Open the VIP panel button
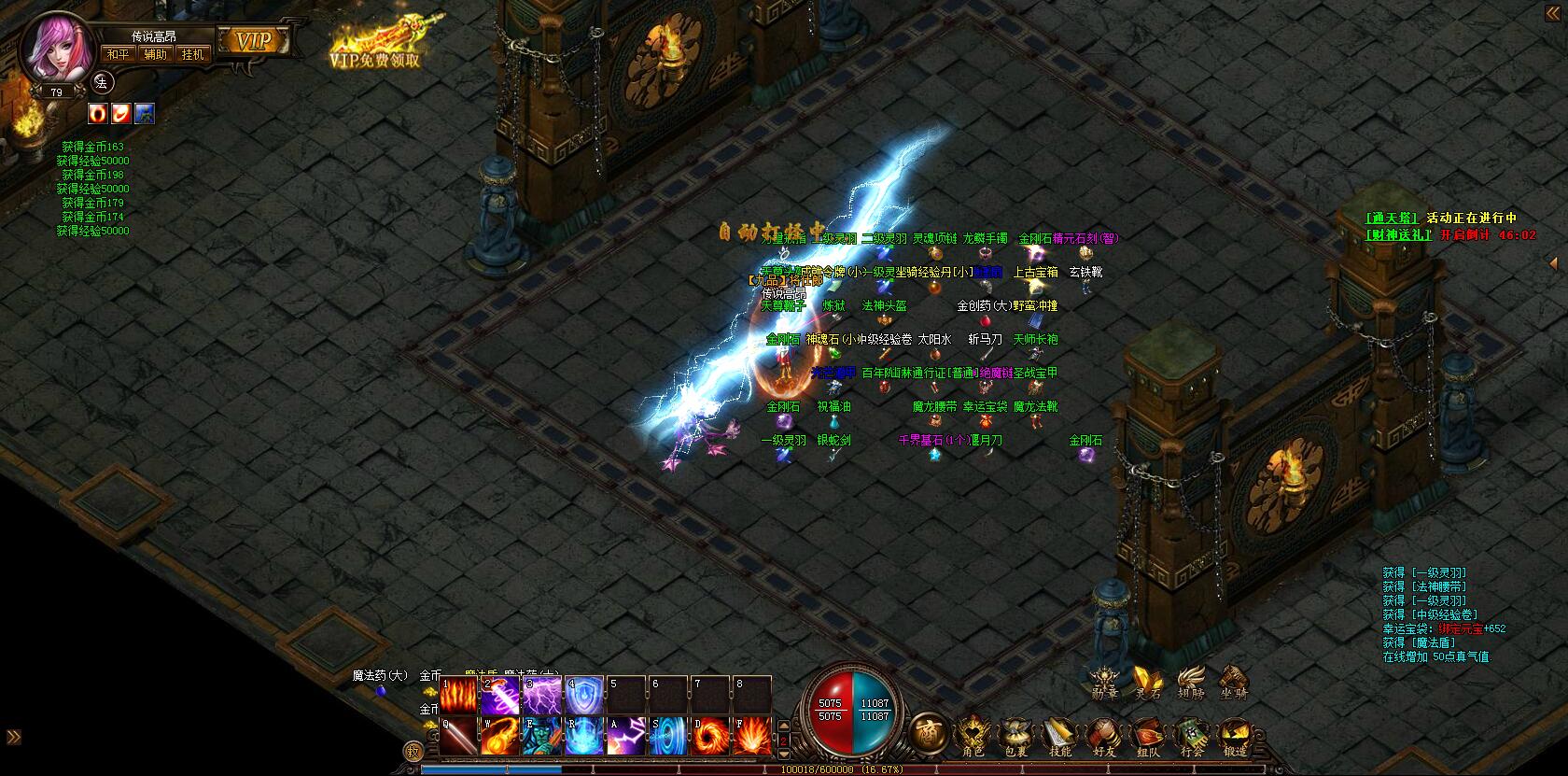 tap(252, 40)
